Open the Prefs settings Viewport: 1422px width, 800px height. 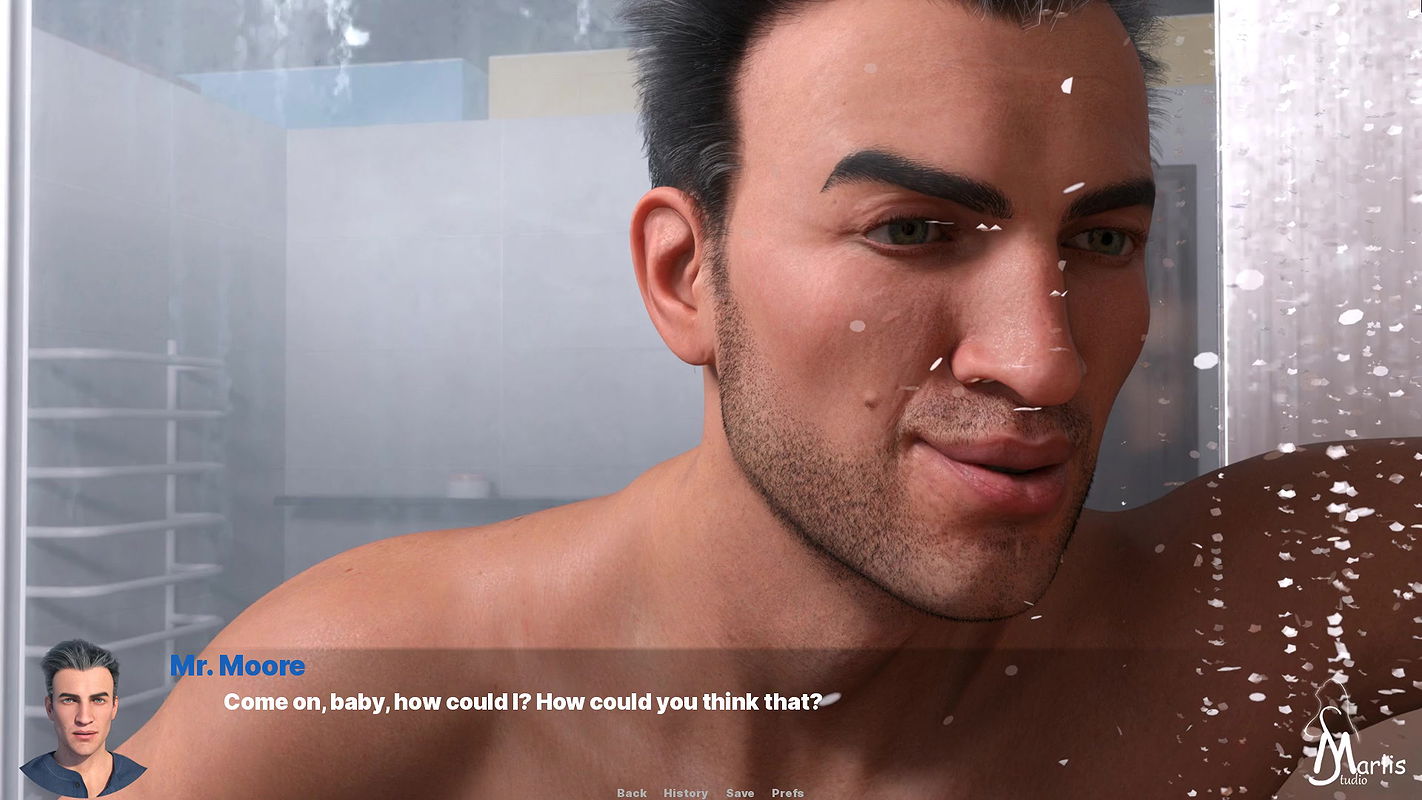point(788,793)
